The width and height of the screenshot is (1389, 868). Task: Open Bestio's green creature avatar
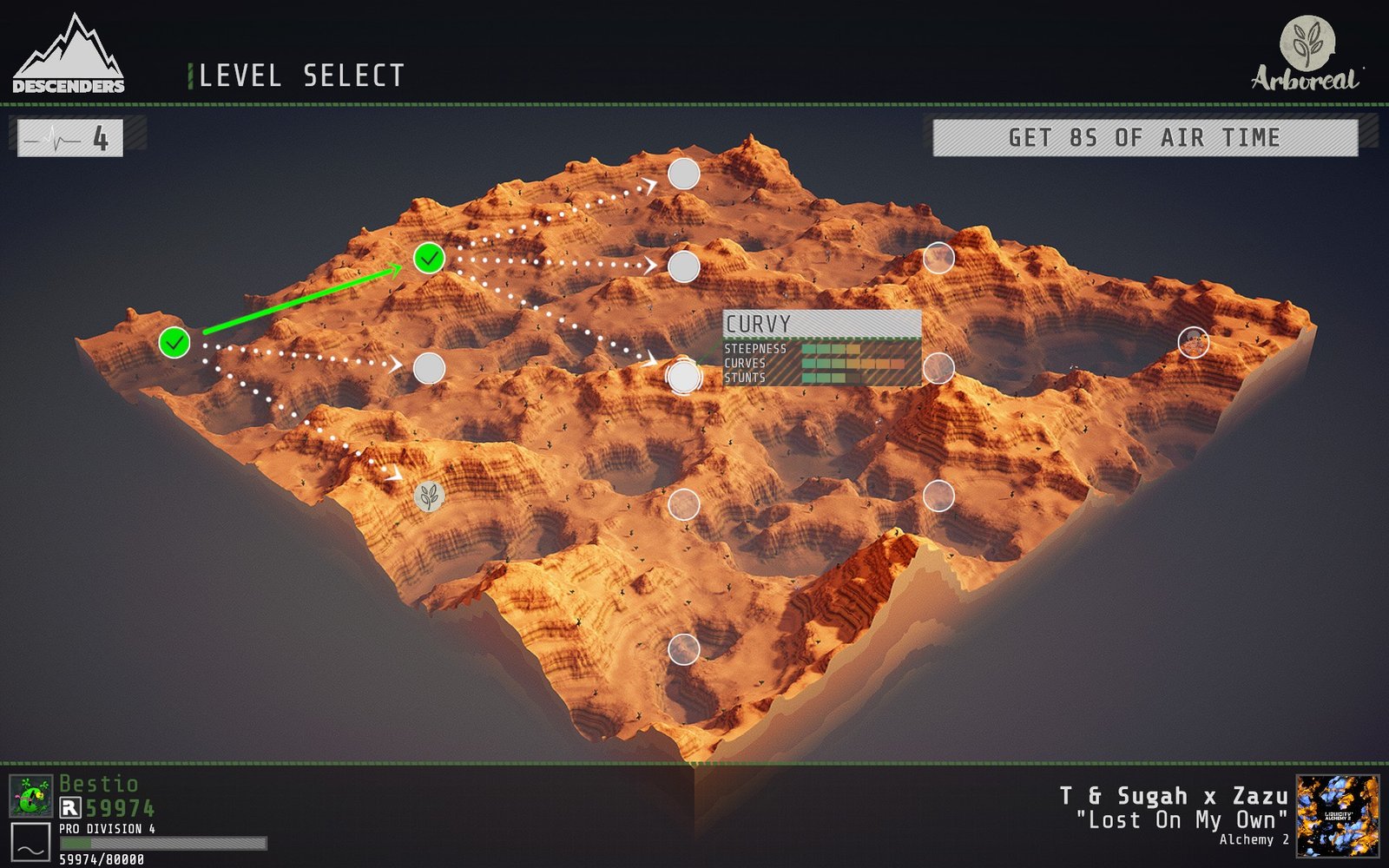(x=30, y=796)
